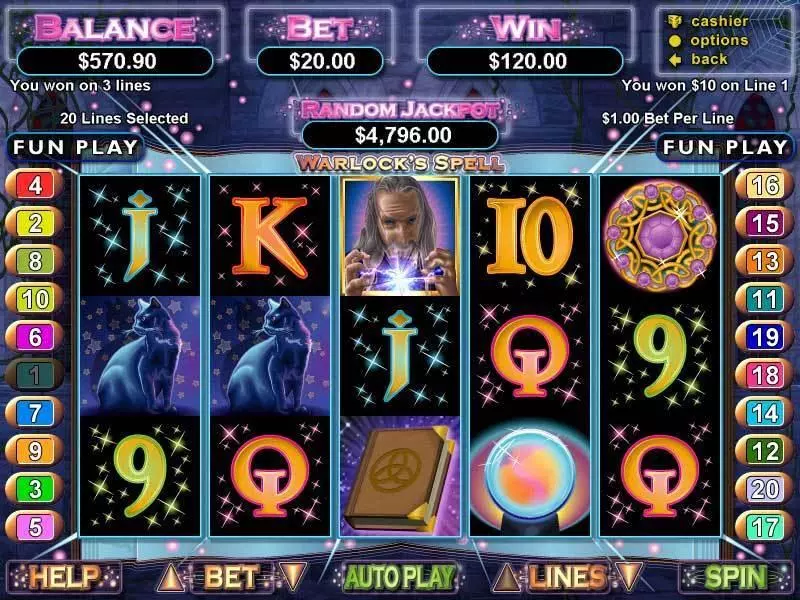Choose payline number 20 marker
Screen dimensions: 800x600
click(x=765, y=488)
